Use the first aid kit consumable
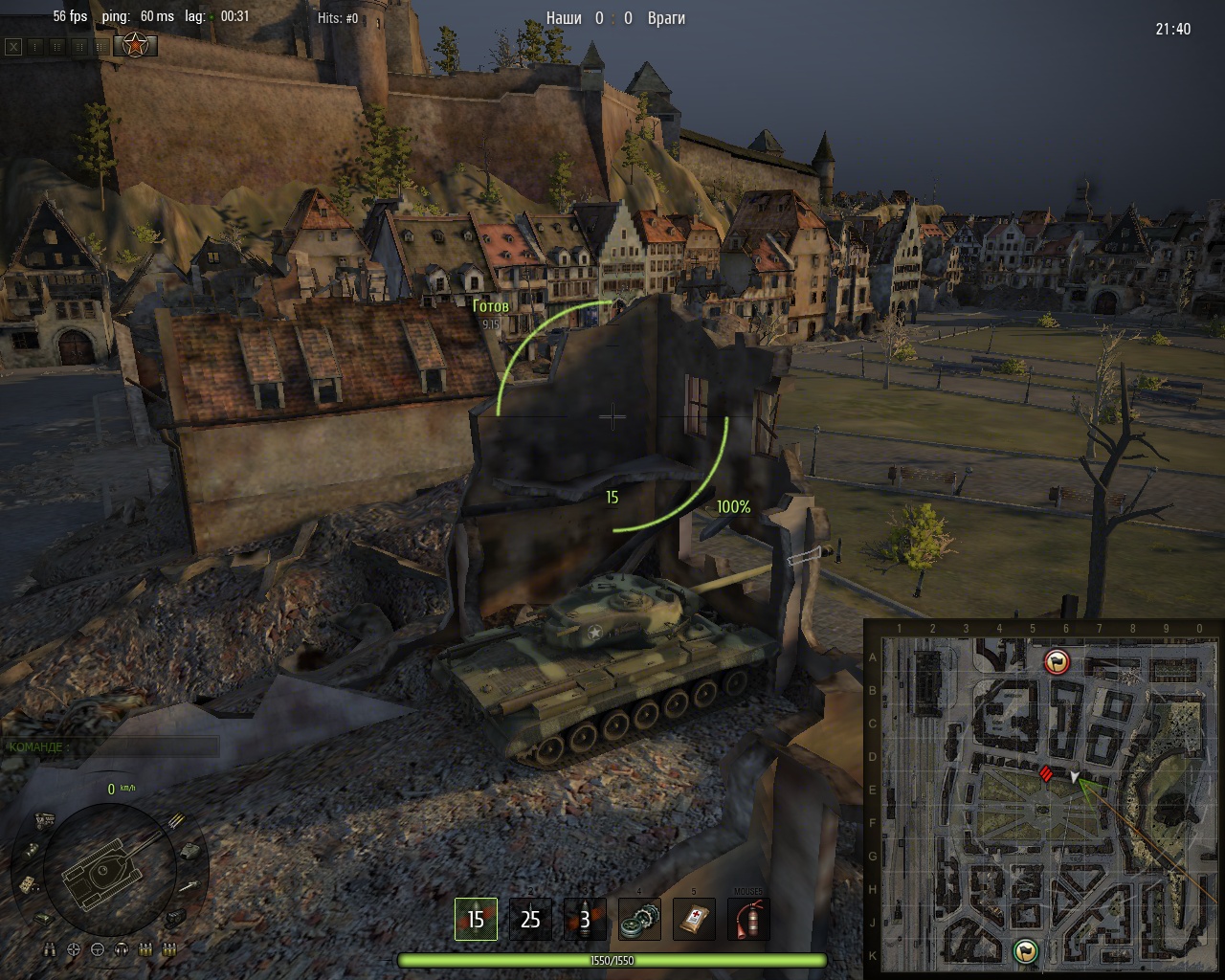Image resolution: width=1225 pixels, height=980 pixels. (694, 920)
